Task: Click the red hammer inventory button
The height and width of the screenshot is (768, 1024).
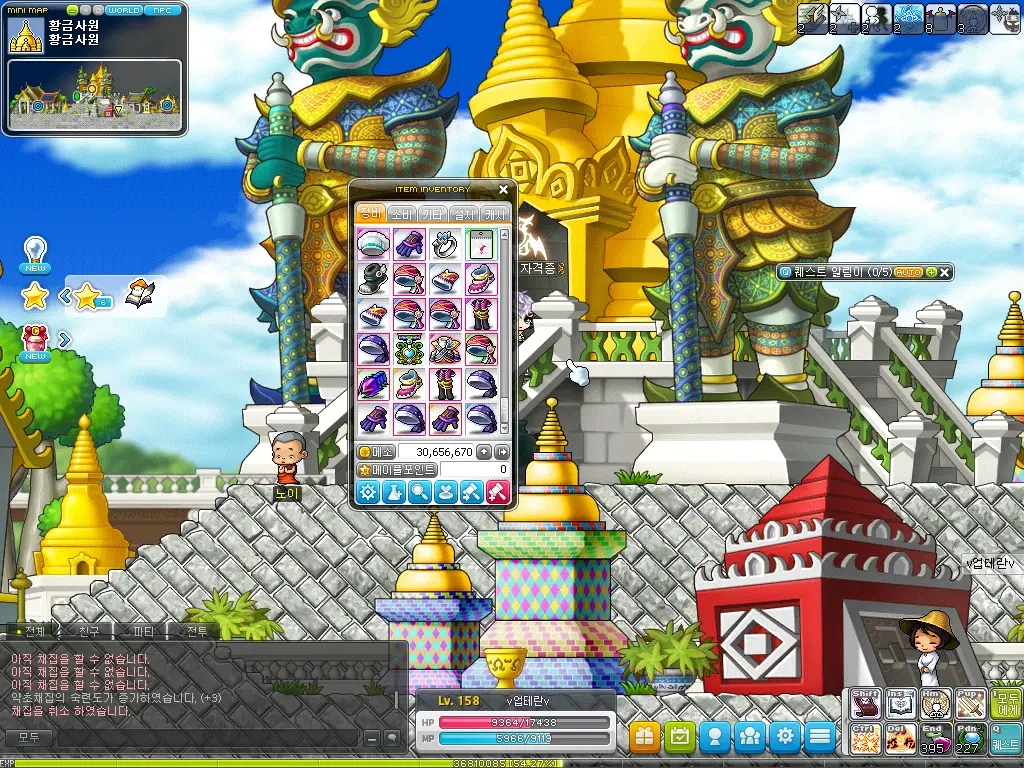Action: point(497,492)
